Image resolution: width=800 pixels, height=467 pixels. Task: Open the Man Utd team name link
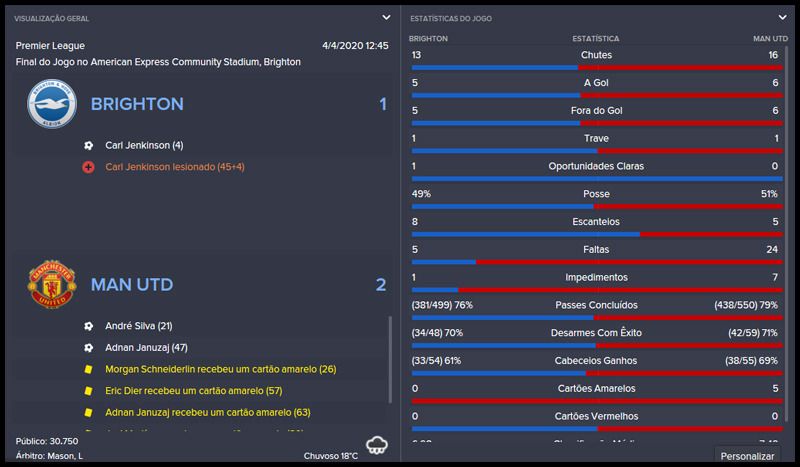[131, 285]
